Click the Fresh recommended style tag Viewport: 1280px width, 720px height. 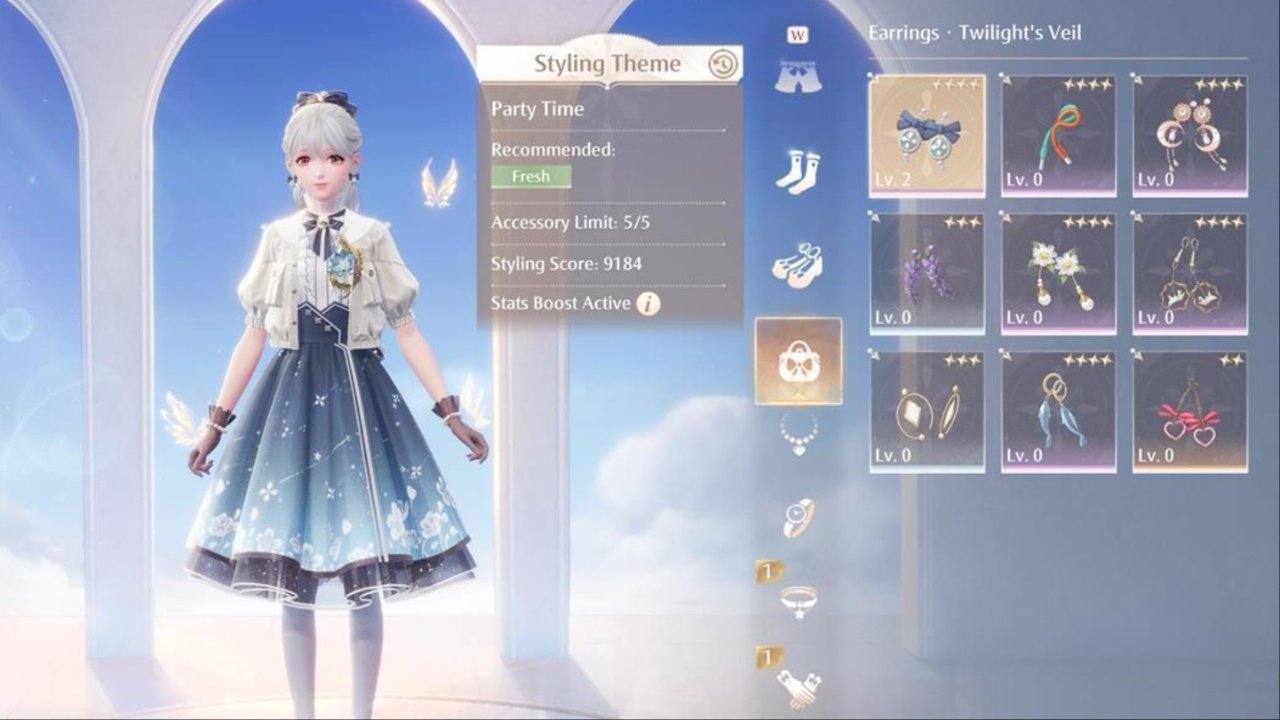coord(531,176)
